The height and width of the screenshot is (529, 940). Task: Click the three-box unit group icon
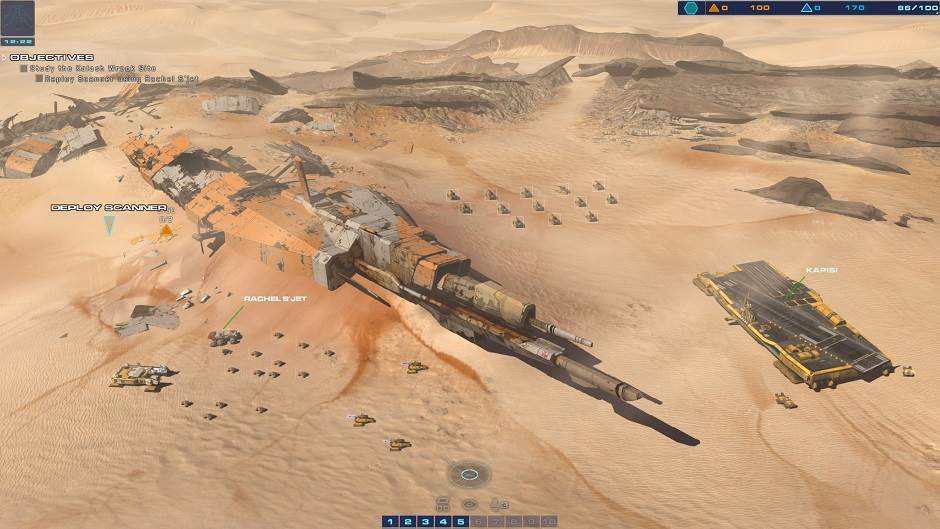click(442, 503)
